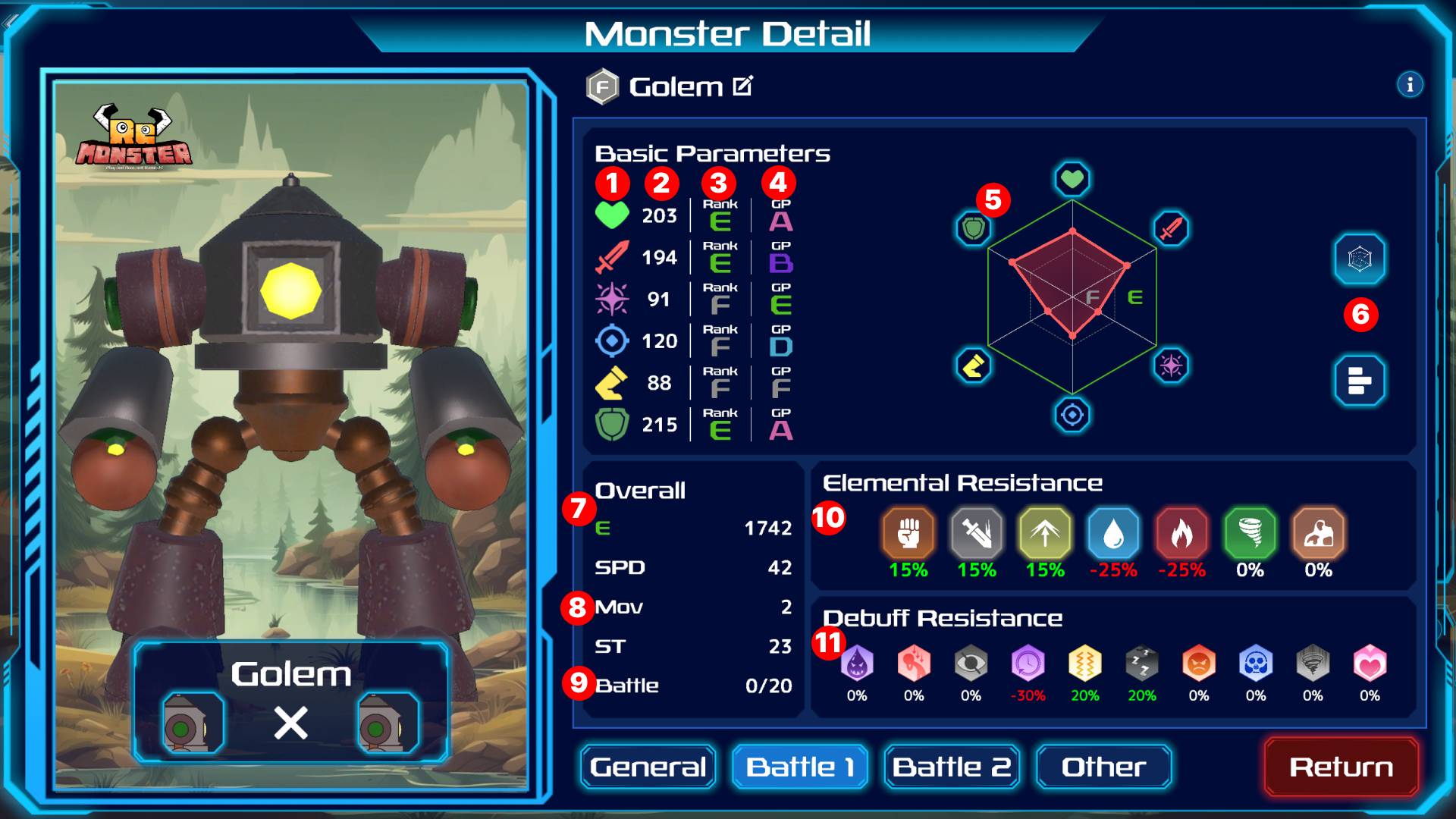Switch to the bar chart view
Screen dimensions: 1456x819
point(1360,380)
